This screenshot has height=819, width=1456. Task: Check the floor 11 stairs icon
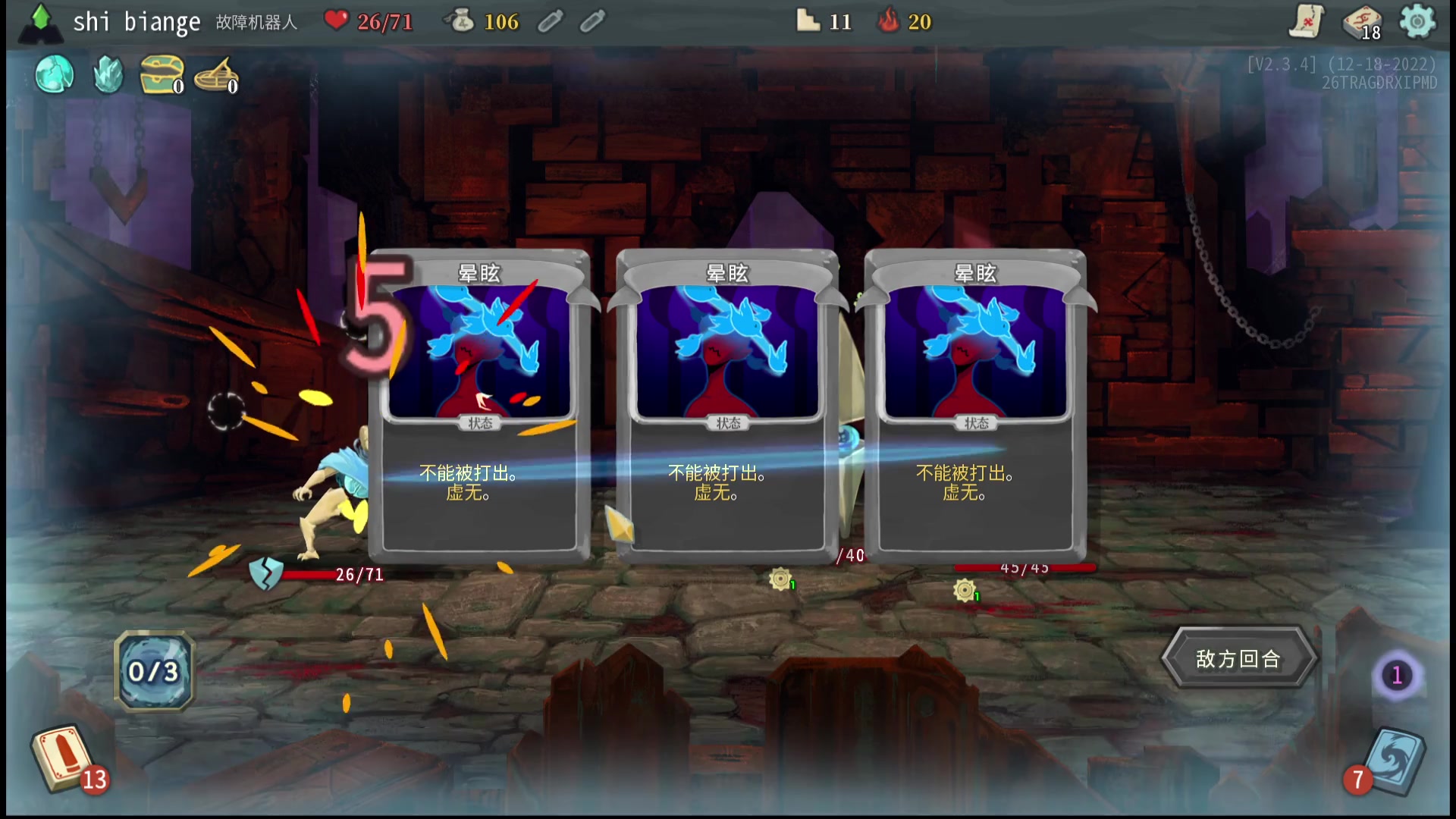click(808, 20)
